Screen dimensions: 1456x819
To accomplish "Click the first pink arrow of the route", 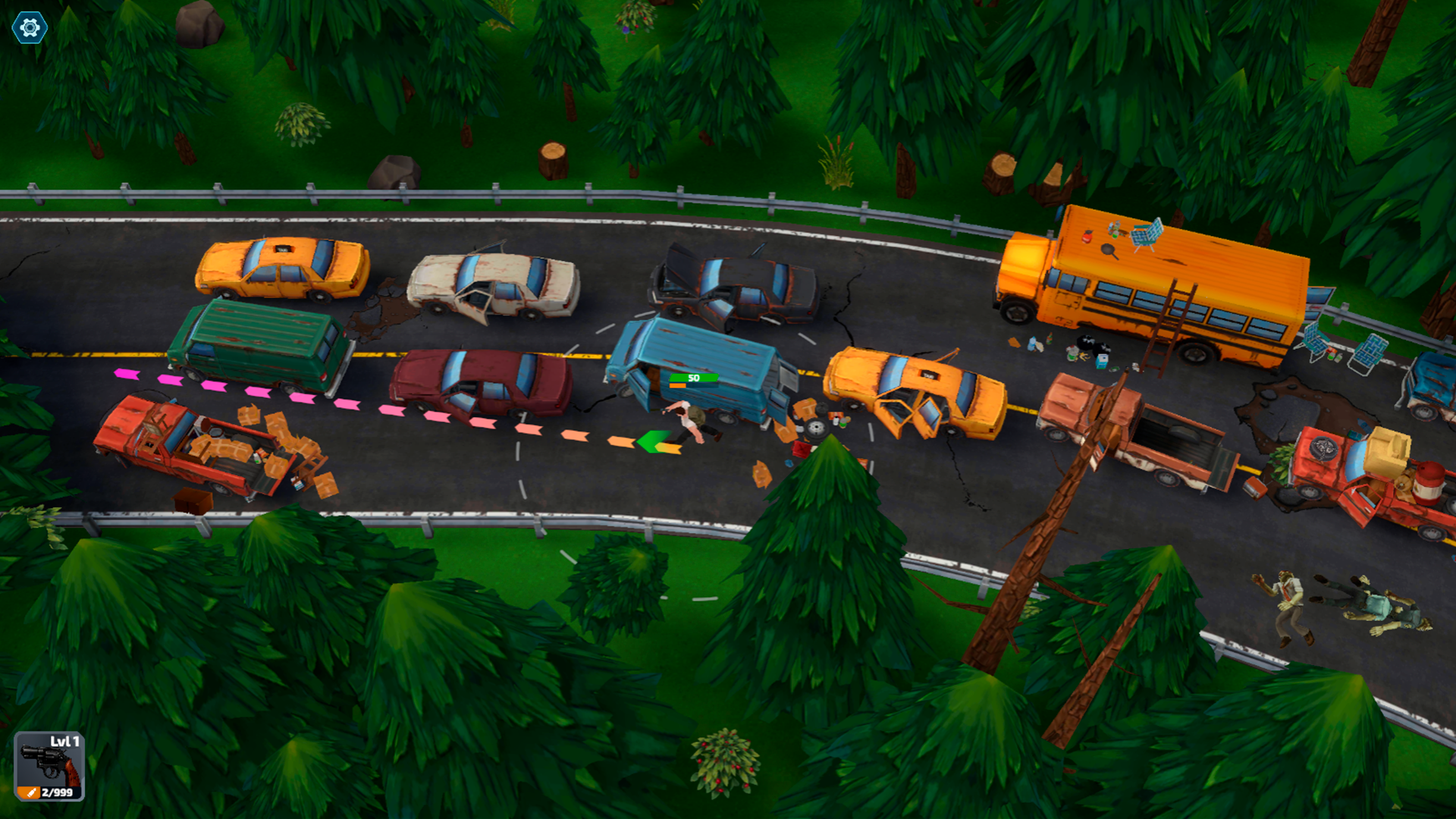I will 125,373.
